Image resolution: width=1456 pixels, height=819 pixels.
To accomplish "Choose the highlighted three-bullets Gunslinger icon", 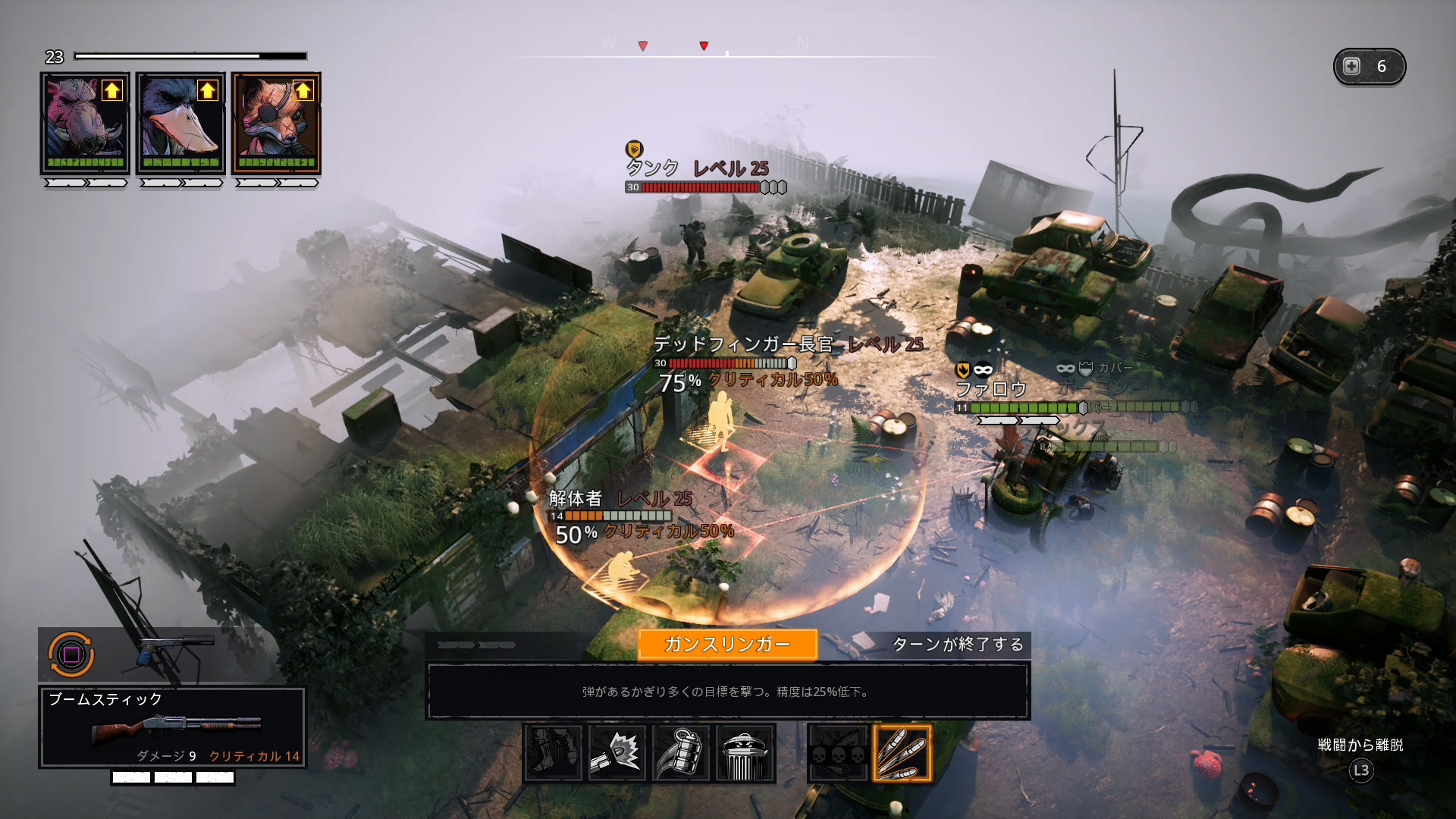I will [902, 753].
